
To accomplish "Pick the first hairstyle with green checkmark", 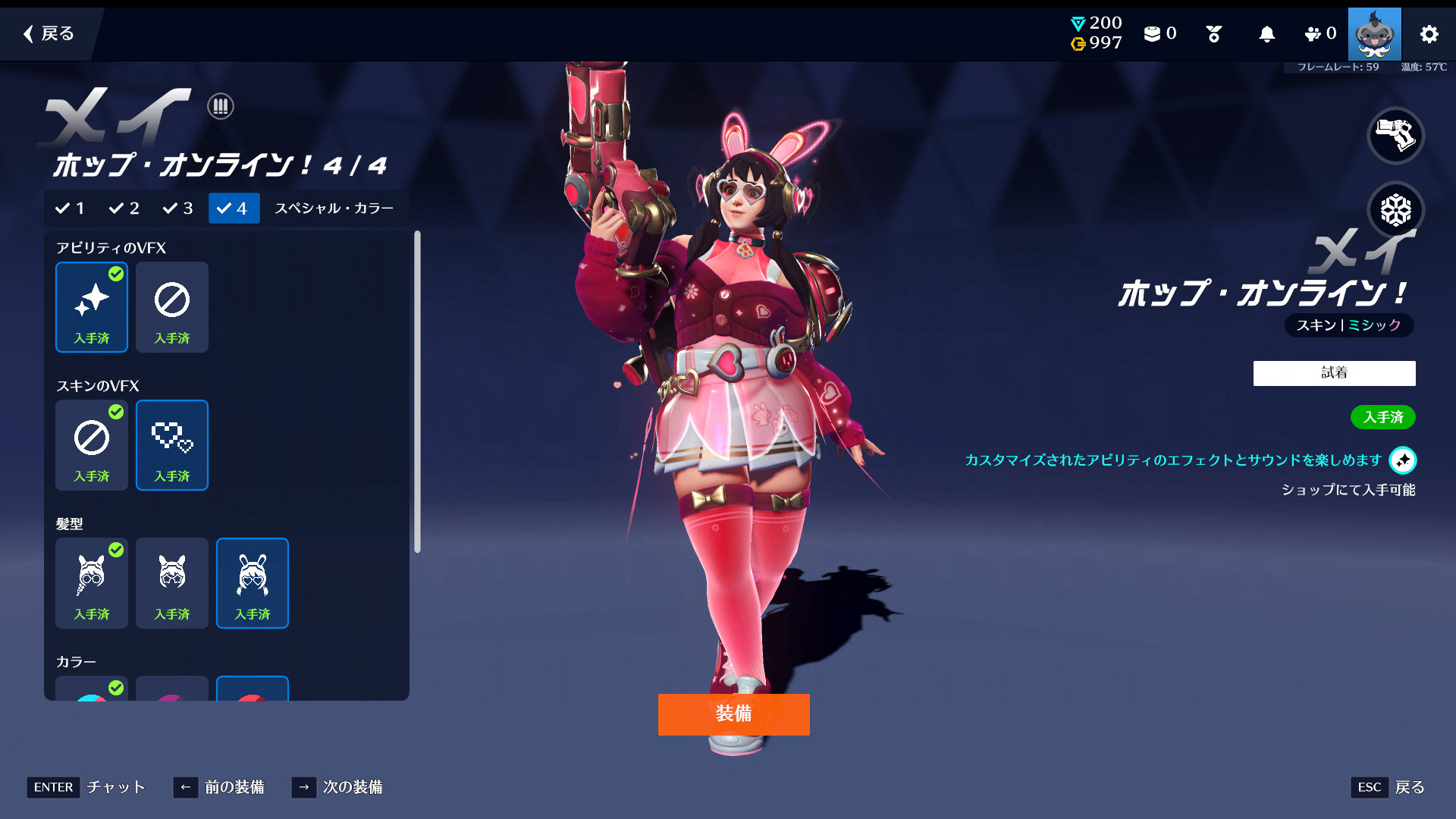I will click(92, 583).
